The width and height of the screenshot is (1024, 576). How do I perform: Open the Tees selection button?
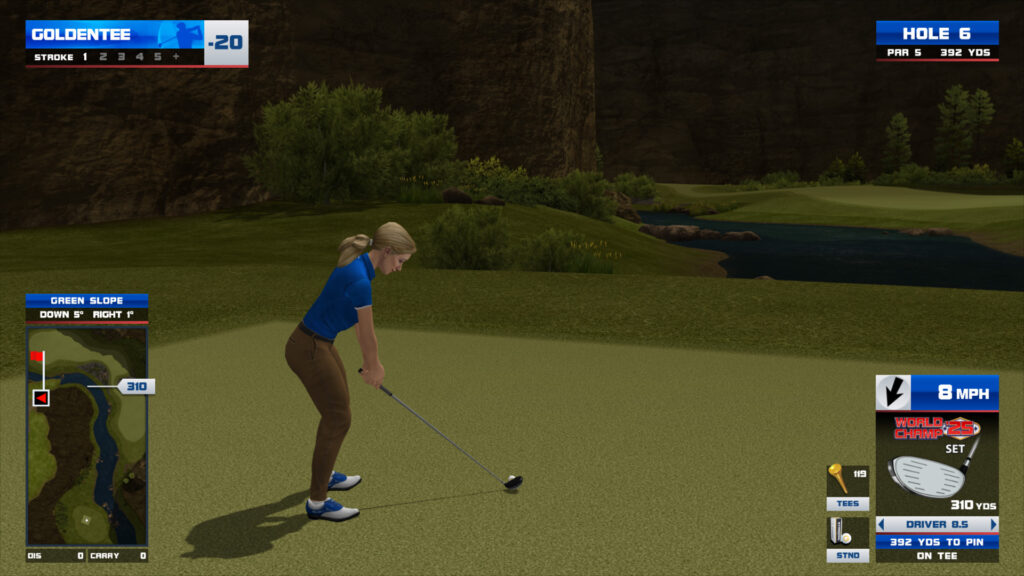(847, 504)
